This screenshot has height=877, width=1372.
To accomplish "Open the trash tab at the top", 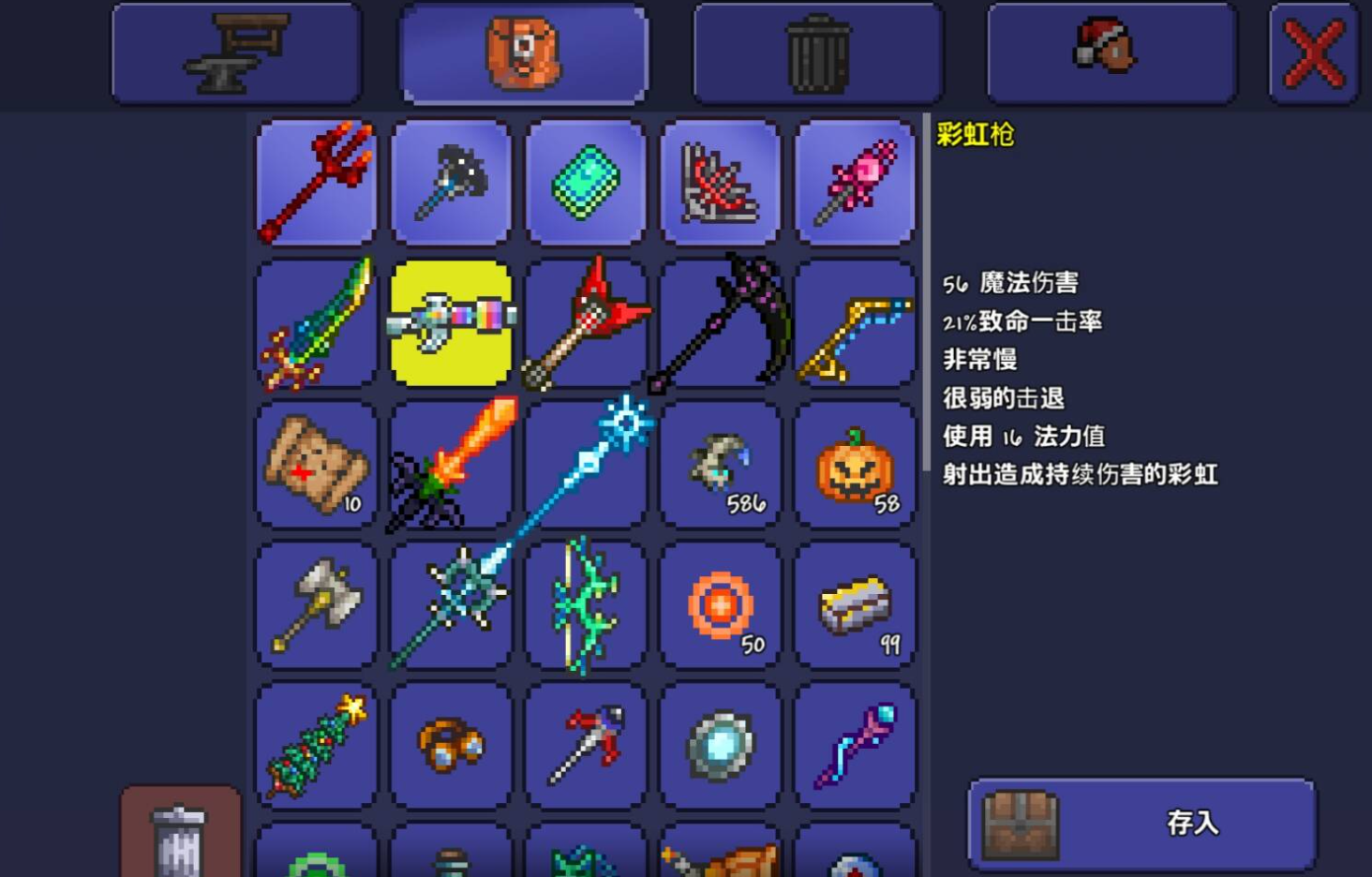I will pyautogui.click(x=816, y=53).
